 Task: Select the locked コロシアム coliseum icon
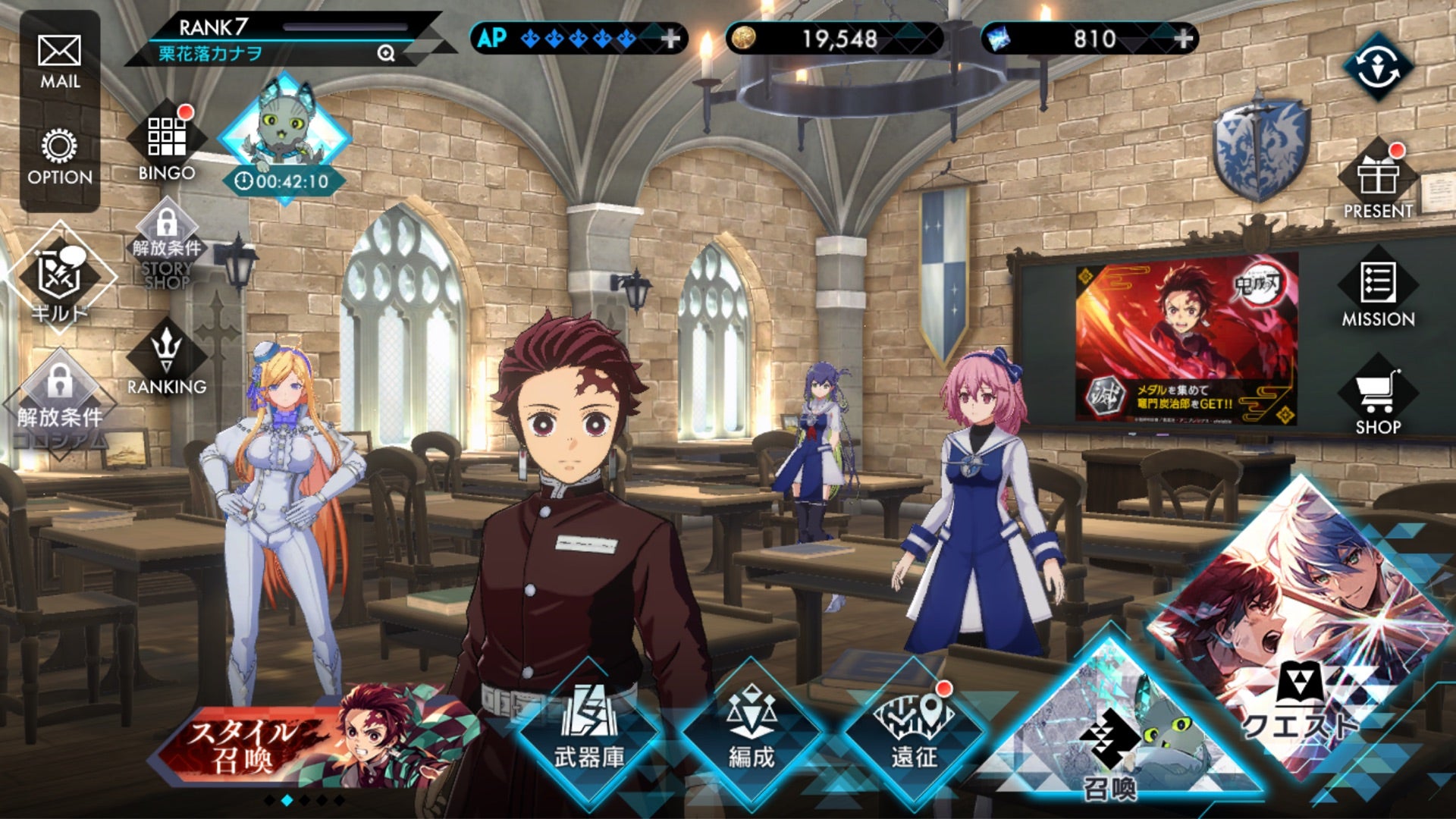coord(59,402)
